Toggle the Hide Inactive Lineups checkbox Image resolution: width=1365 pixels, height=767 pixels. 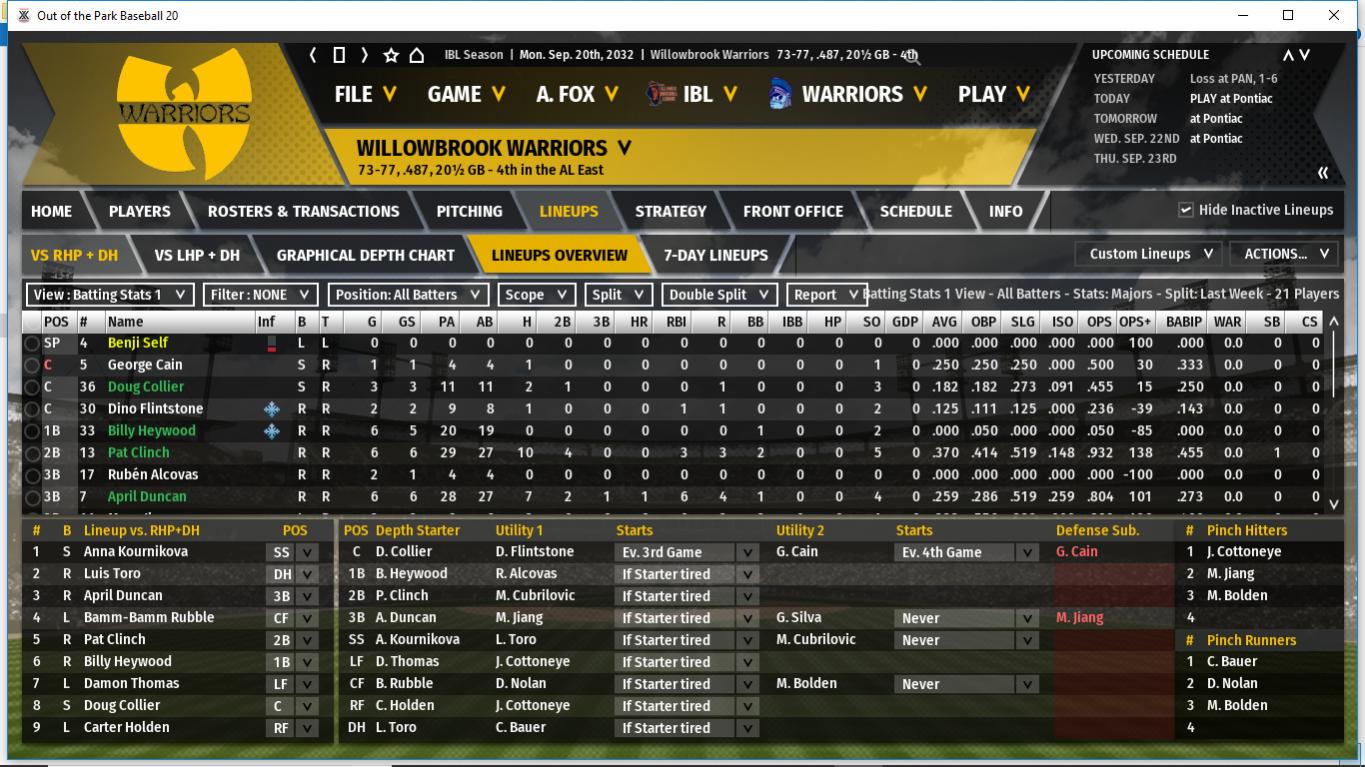point(1186,210)
